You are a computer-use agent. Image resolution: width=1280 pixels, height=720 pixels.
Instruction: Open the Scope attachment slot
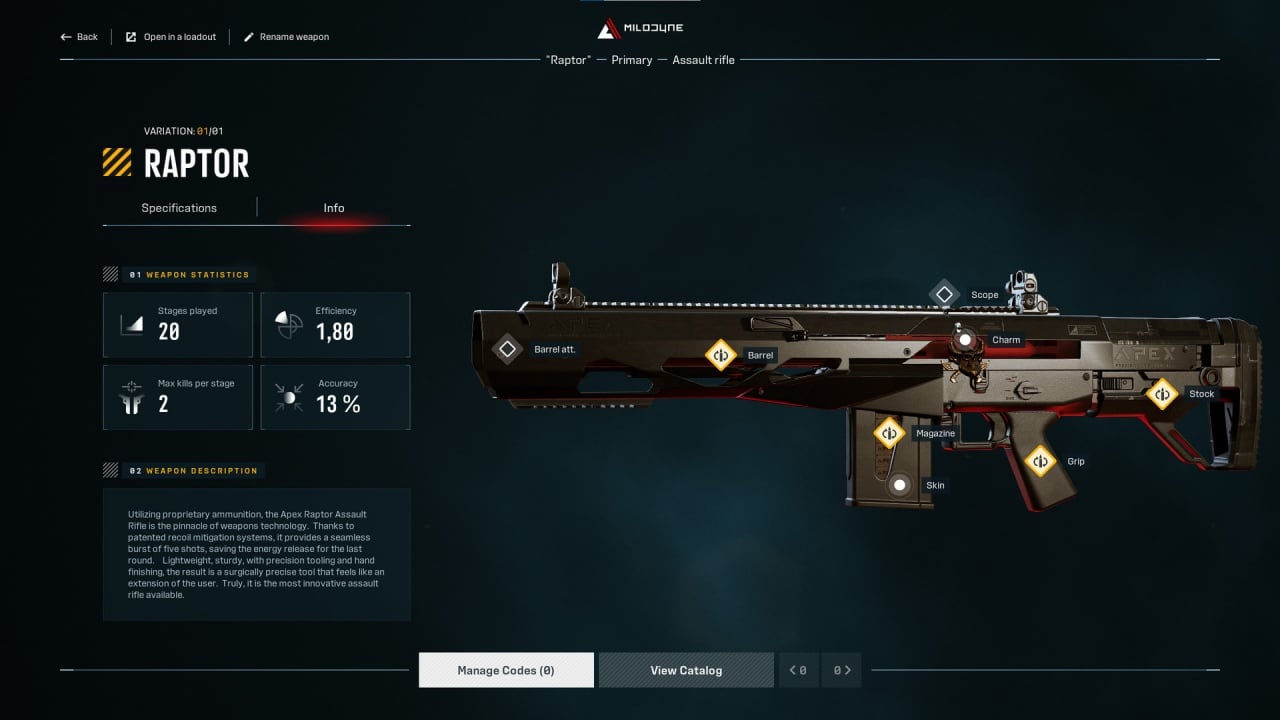[945, 295]
